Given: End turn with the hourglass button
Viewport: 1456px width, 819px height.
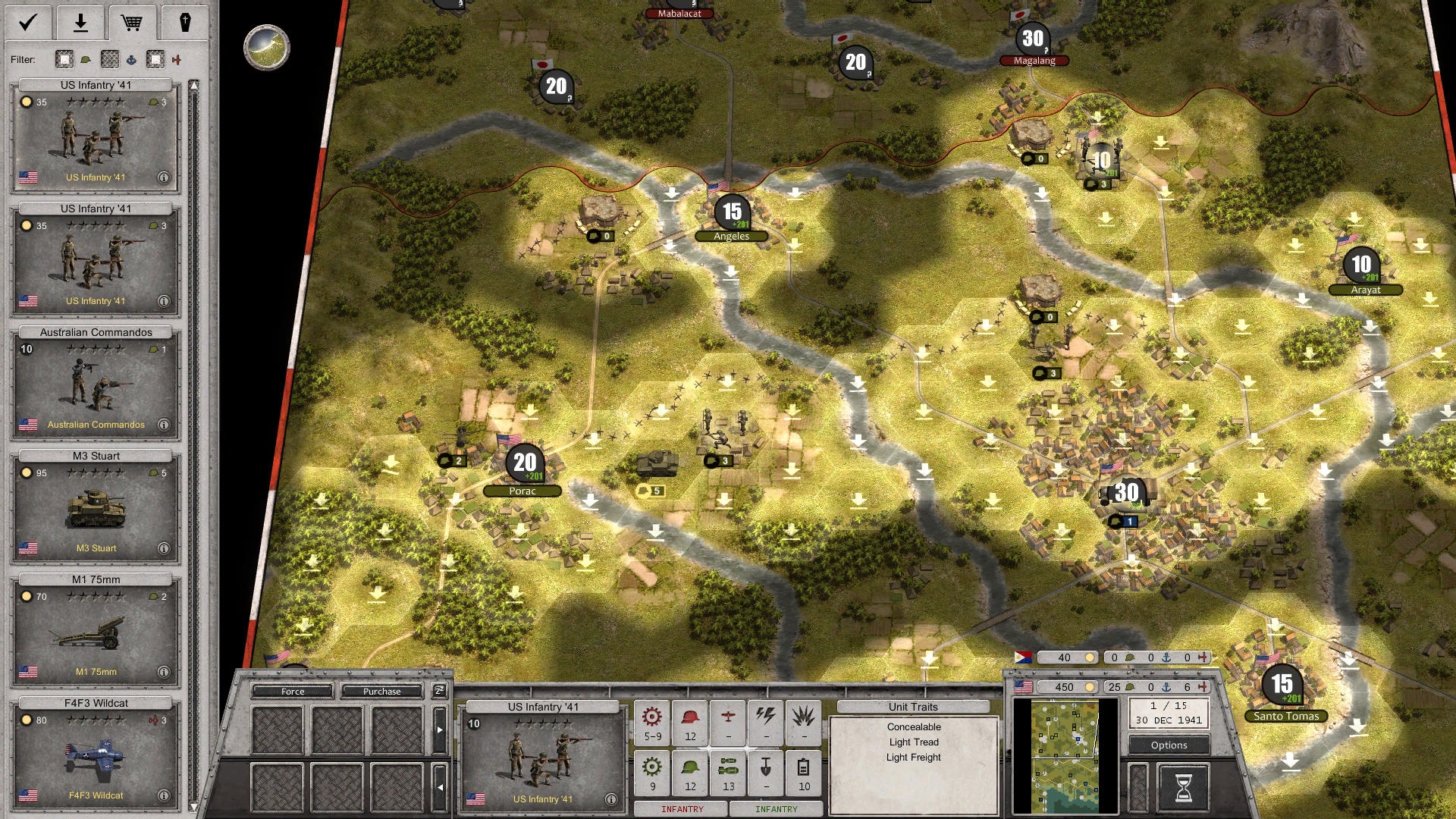Looking at the screenshot, I should point(1182,786).
